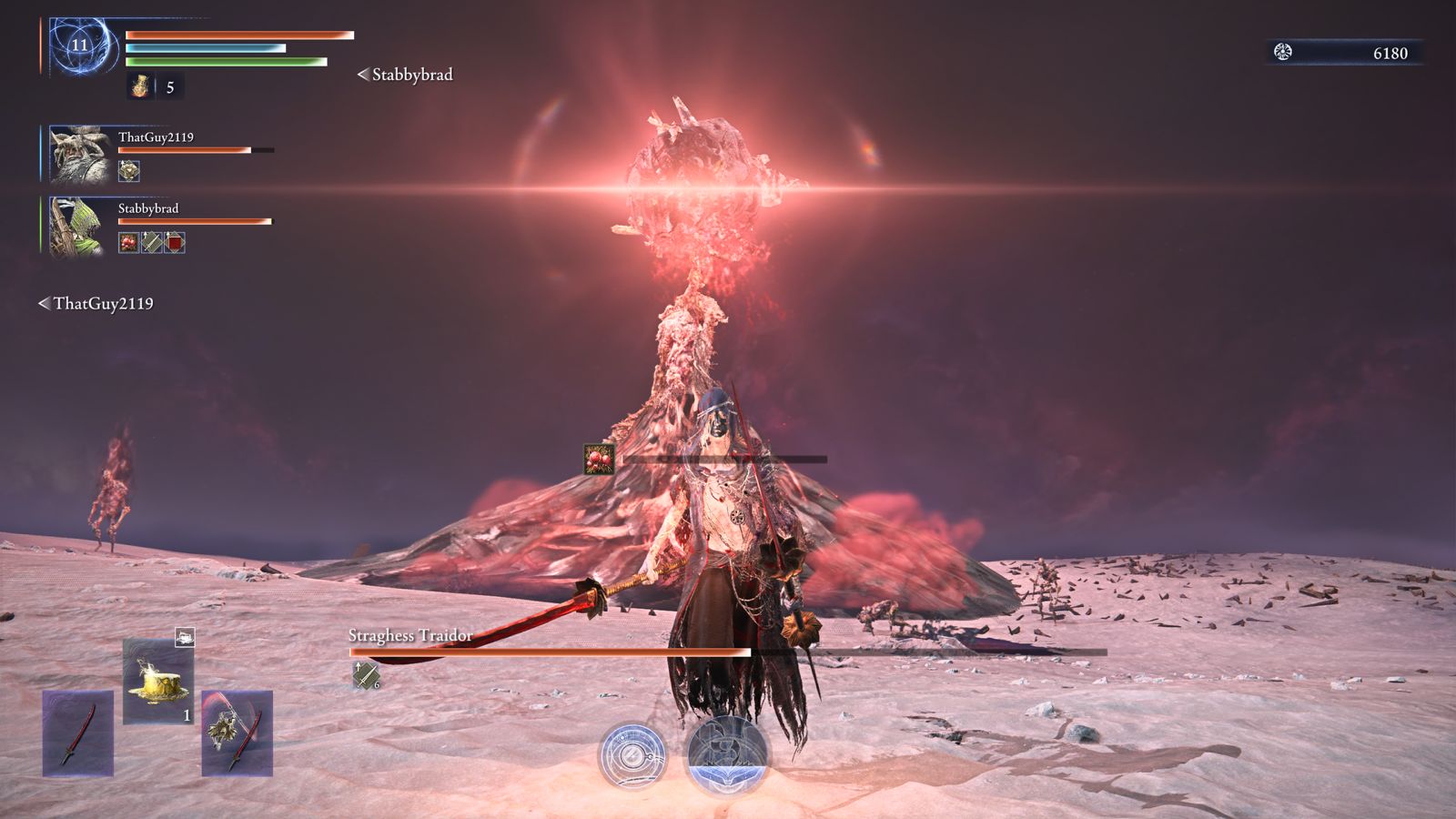Inspect Stabbybrad's red berries status icon
The image size is (1456, 819).
pyautogui.click(x=129, y=242)
